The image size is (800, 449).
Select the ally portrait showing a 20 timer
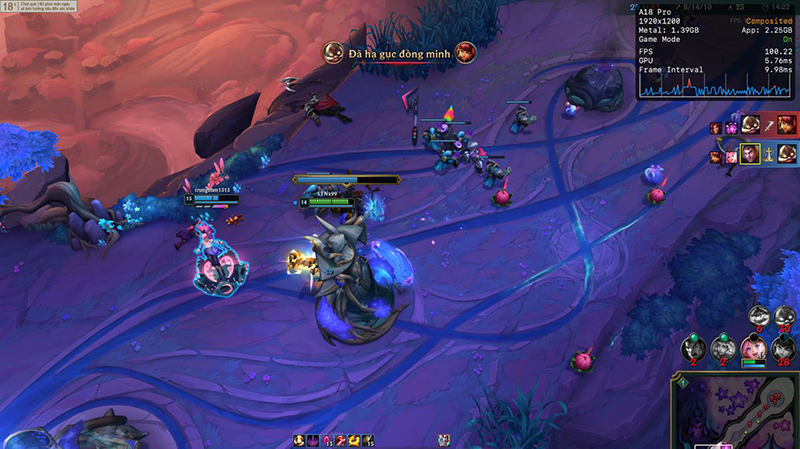click(x=784, y=316)
